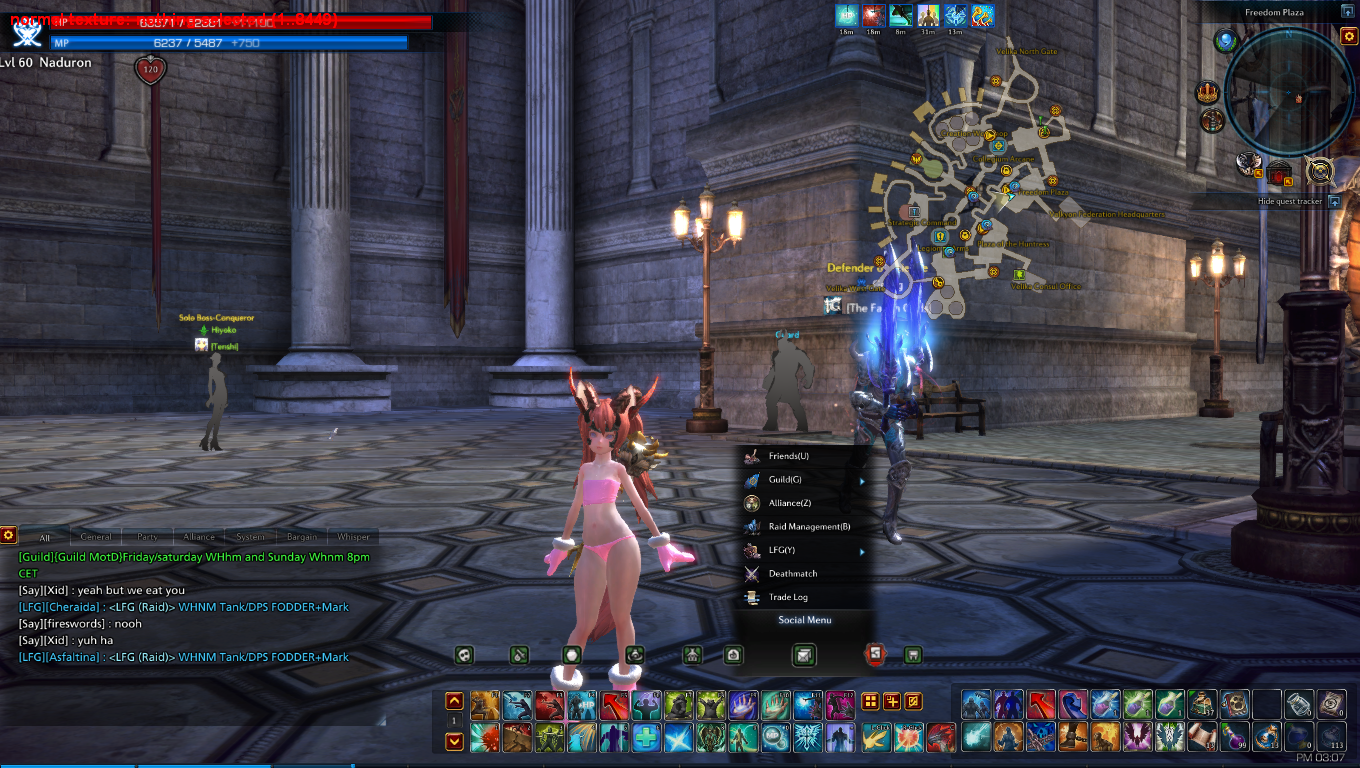The width and height of the screenshot is (1360, 768).
Task: Select Alliance in the social menu
Action: (790, 503)
